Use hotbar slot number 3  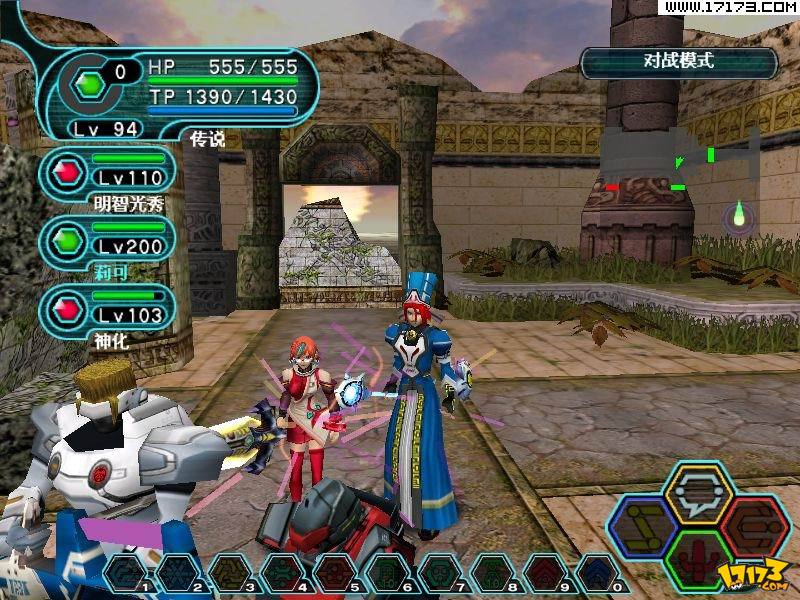pos(230,574)
